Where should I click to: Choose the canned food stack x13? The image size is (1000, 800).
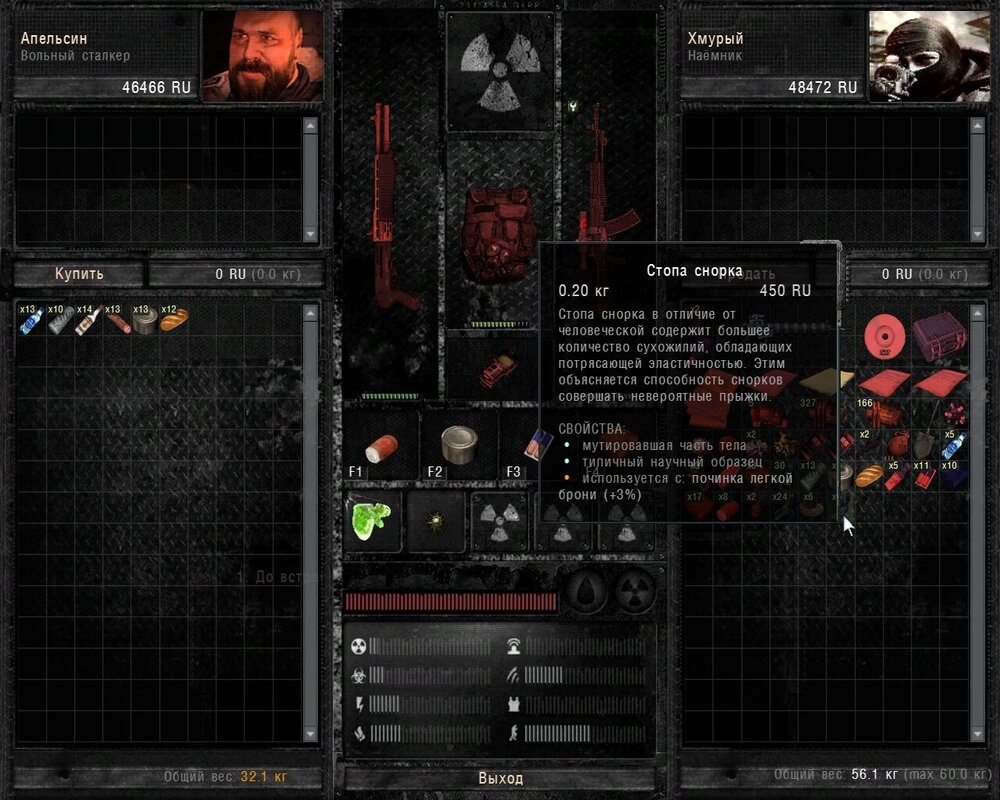pyautogui.click(x=145, y=320)
